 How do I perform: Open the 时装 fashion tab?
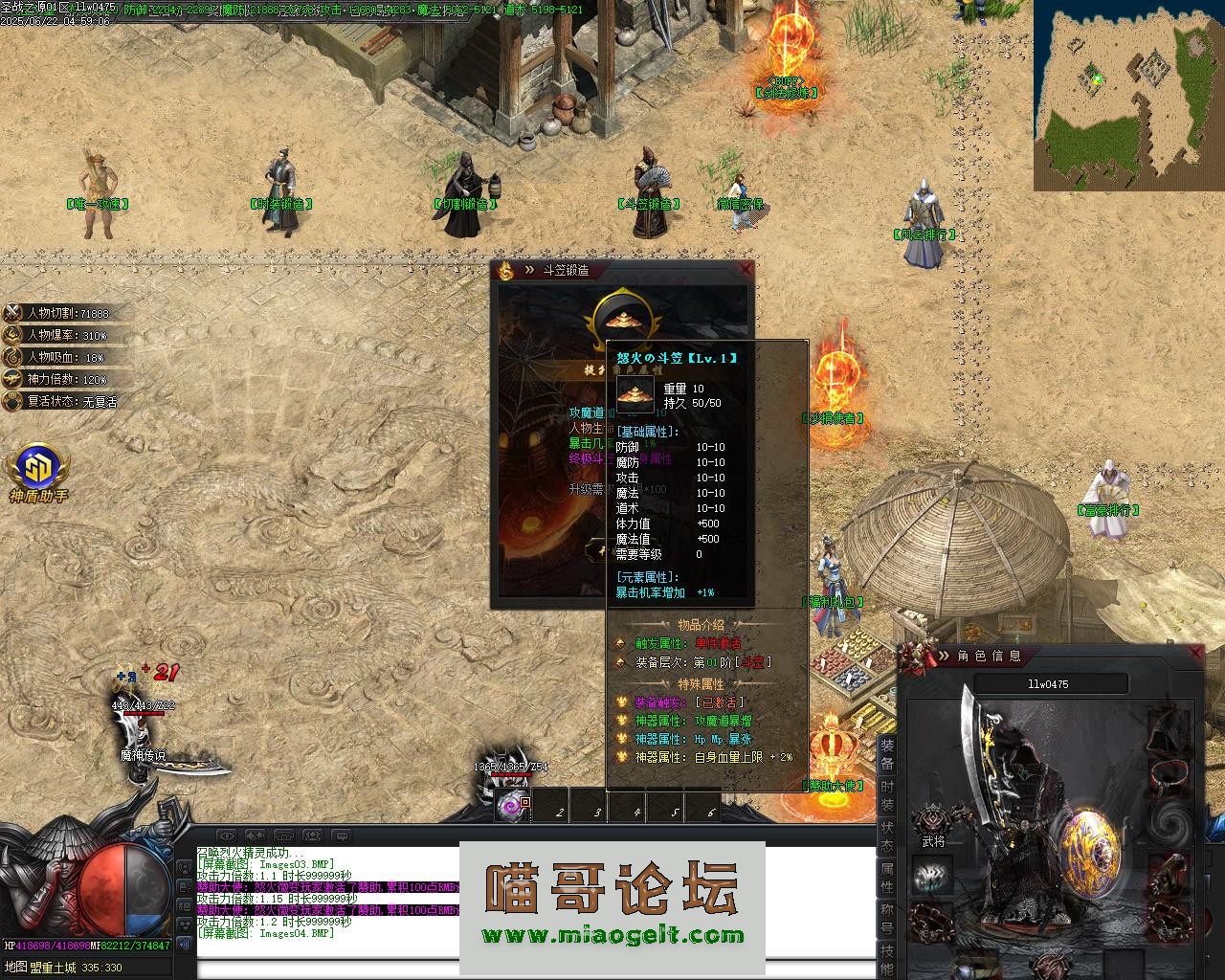pyautogui.click(x=887, y=795)
